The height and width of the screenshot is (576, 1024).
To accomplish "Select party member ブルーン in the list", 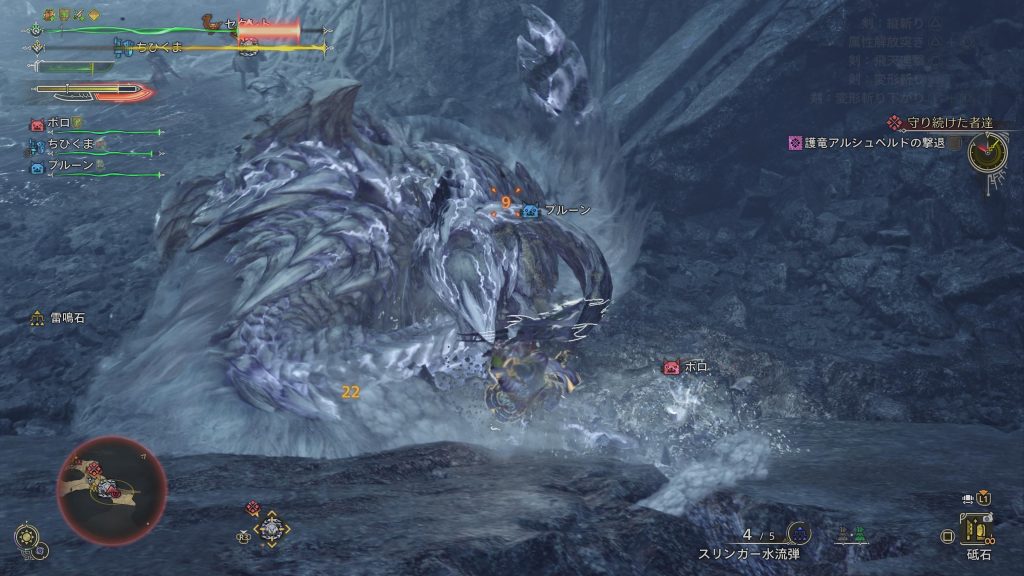I will pyautogui.click(x=69, y=166).
